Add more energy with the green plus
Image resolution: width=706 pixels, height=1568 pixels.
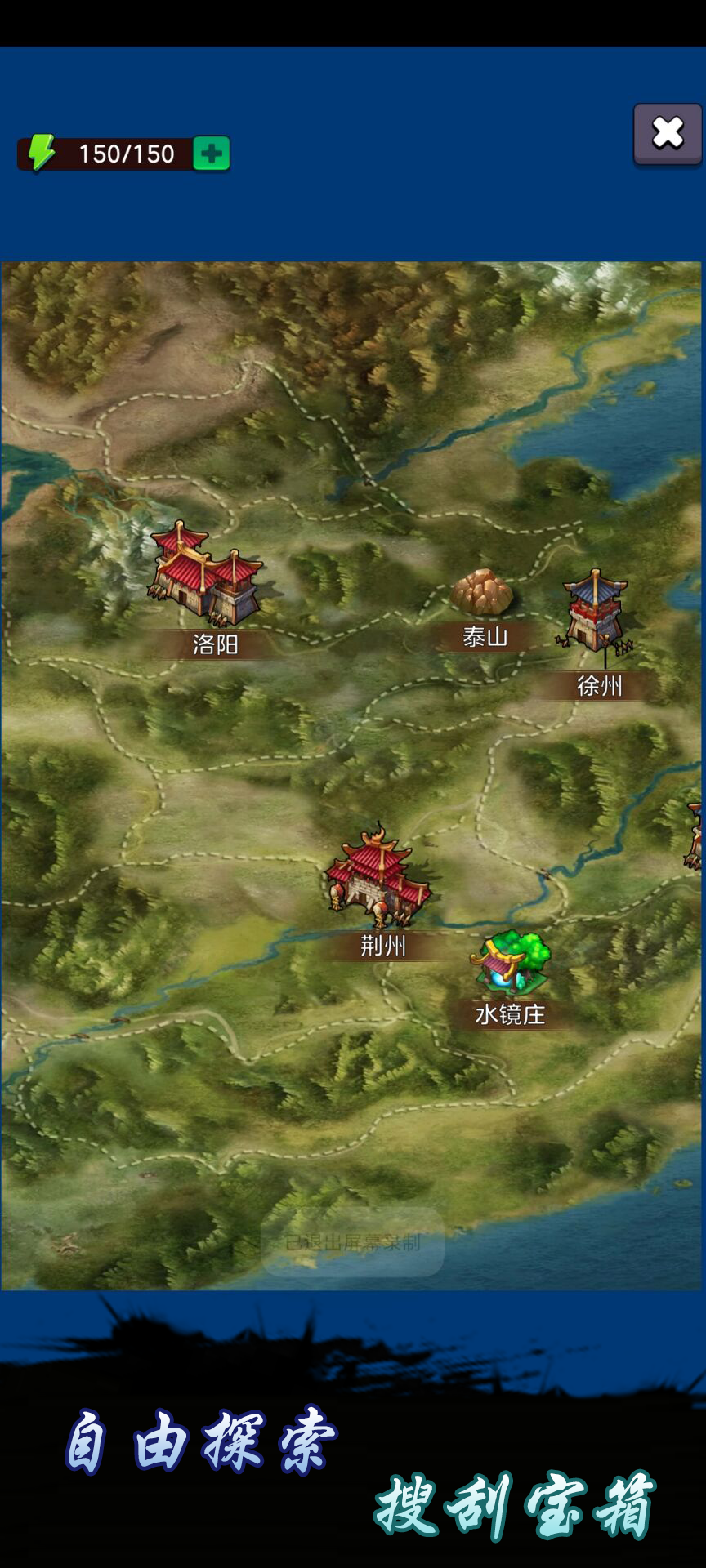click(212, 154)
